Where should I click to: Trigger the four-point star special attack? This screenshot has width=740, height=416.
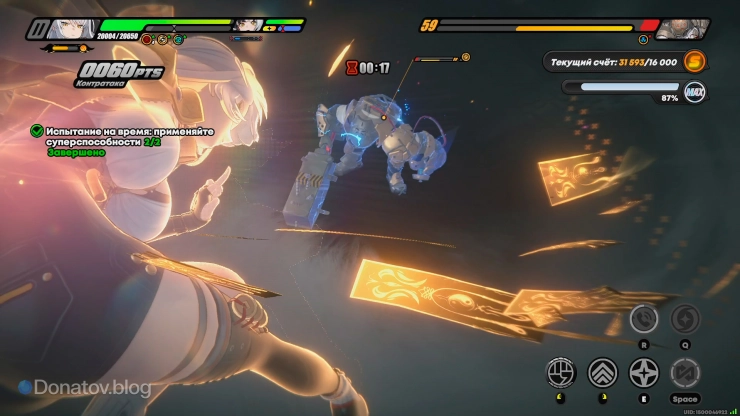coord(643,373)
